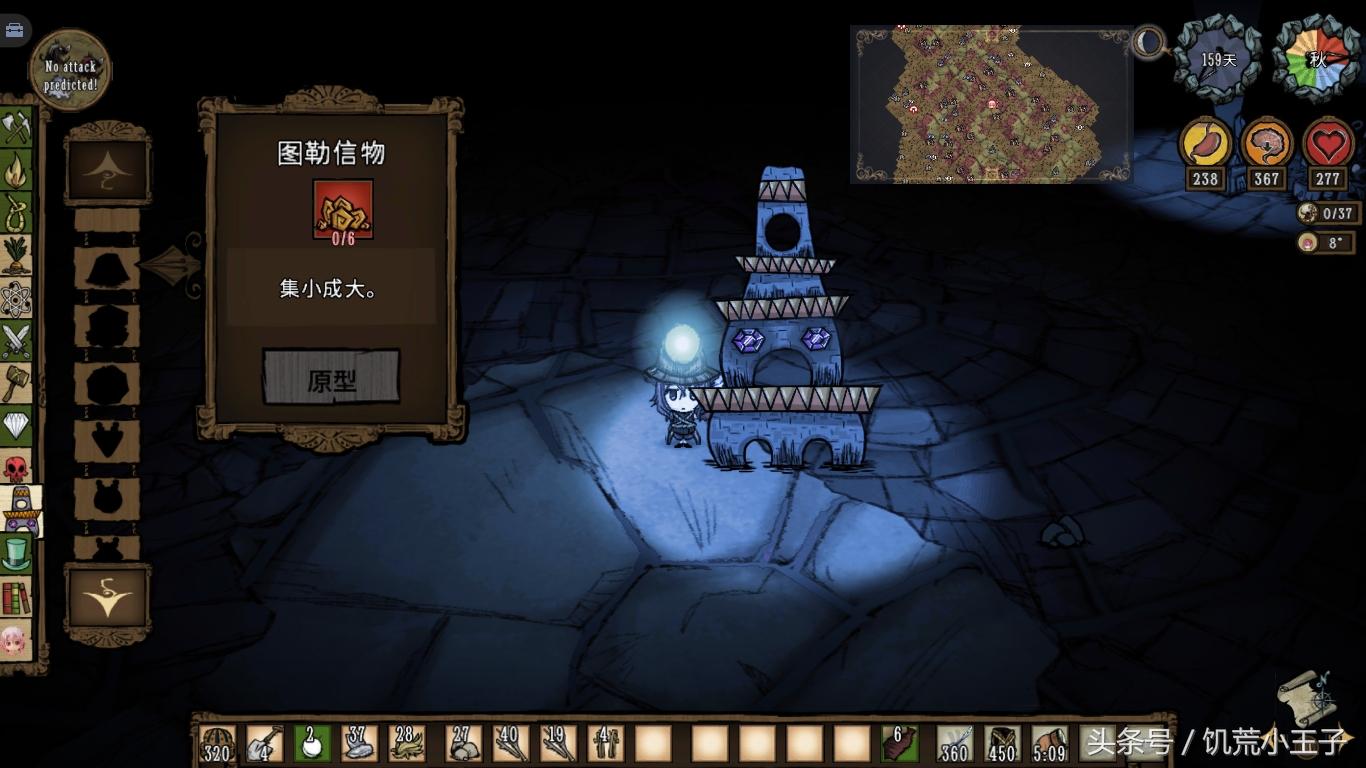Select the flint stack of 37
The width and height of the screenshot is (1366, 768).
click(360, 743)
